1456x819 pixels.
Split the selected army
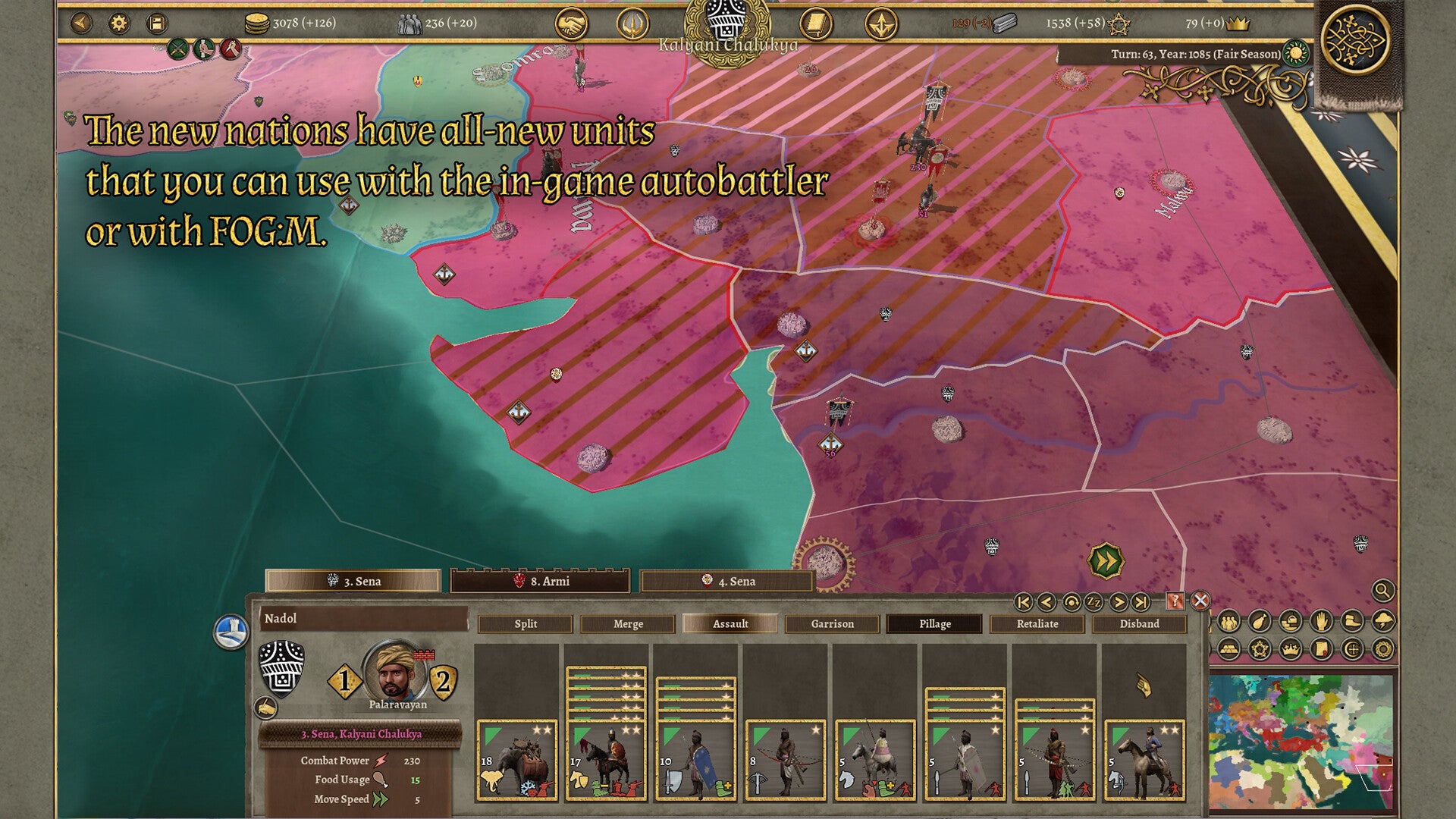(x=526, y=623)
